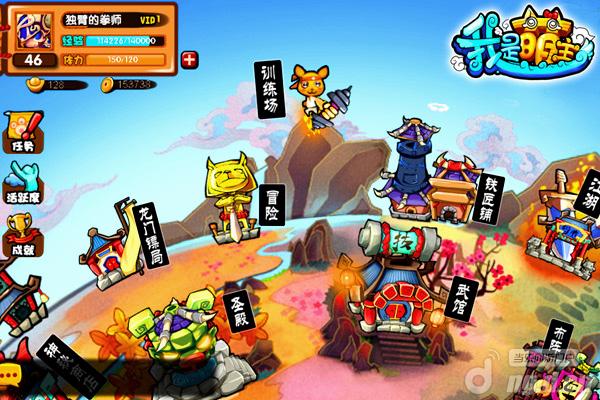The image size is (600, 400).
Task: Open the chat speech bubble
Action: pos(10,373)
